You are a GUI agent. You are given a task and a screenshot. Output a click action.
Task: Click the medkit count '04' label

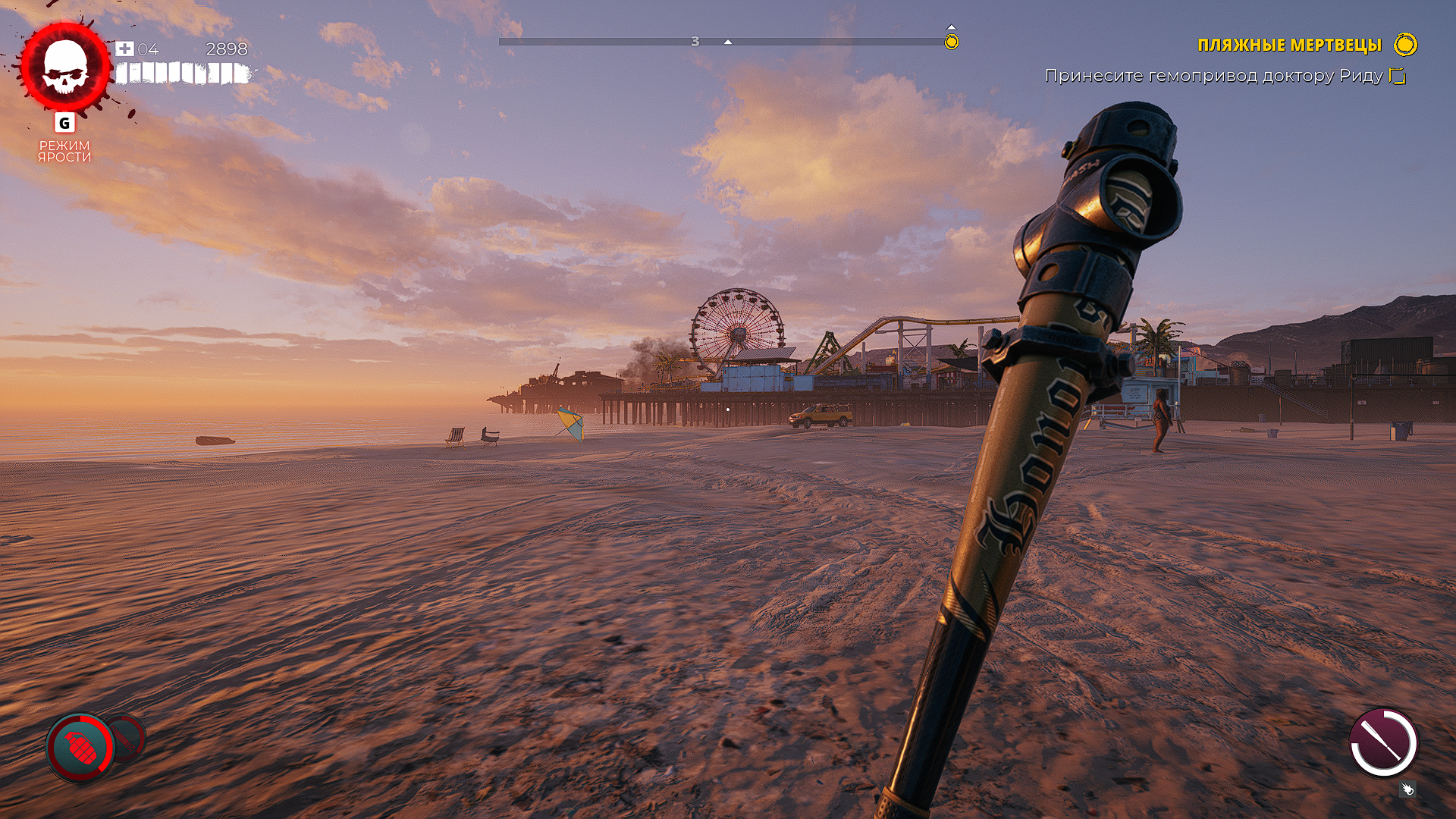146,49
